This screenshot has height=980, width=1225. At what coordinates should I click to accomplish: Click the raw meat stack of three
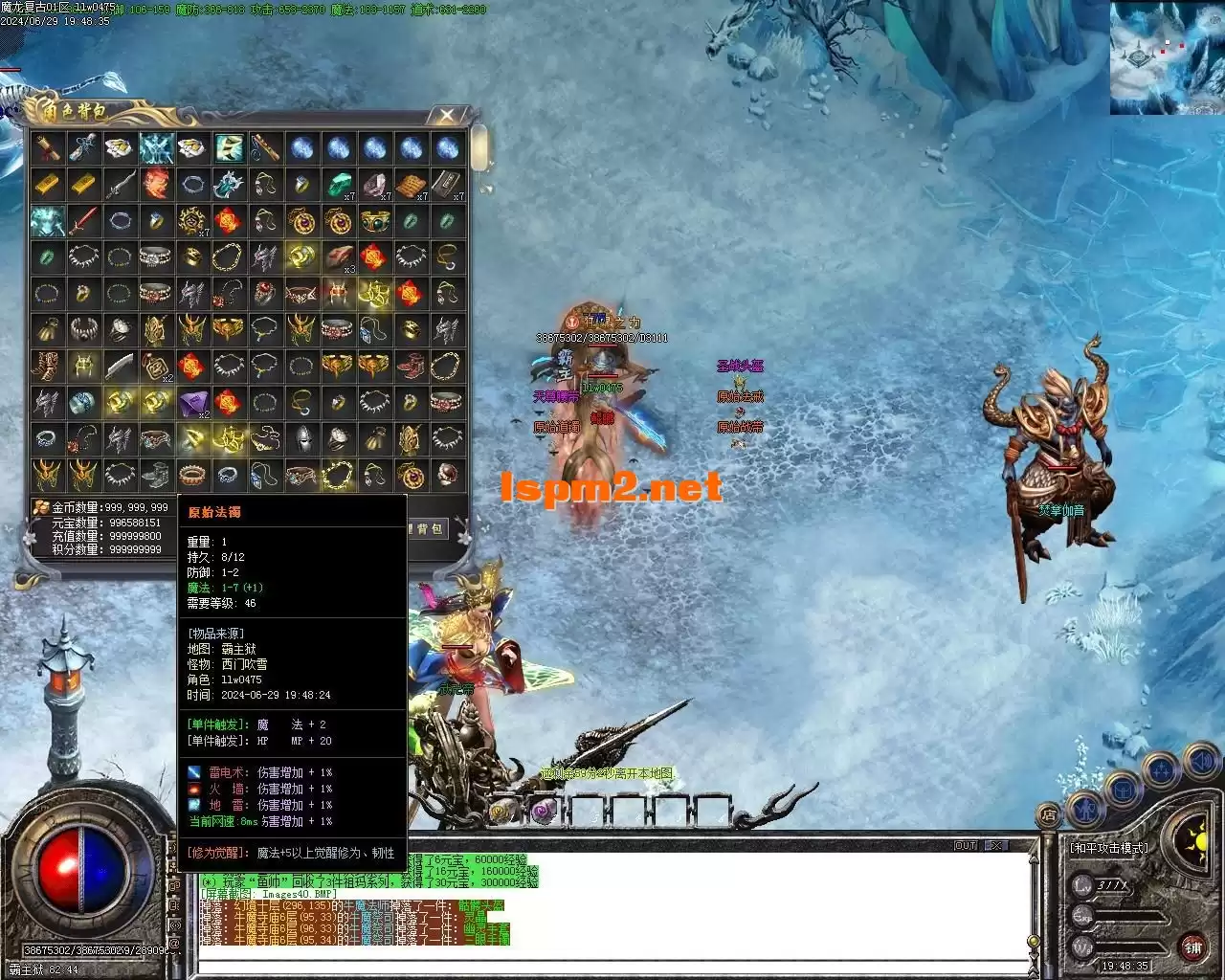[337, 257]
